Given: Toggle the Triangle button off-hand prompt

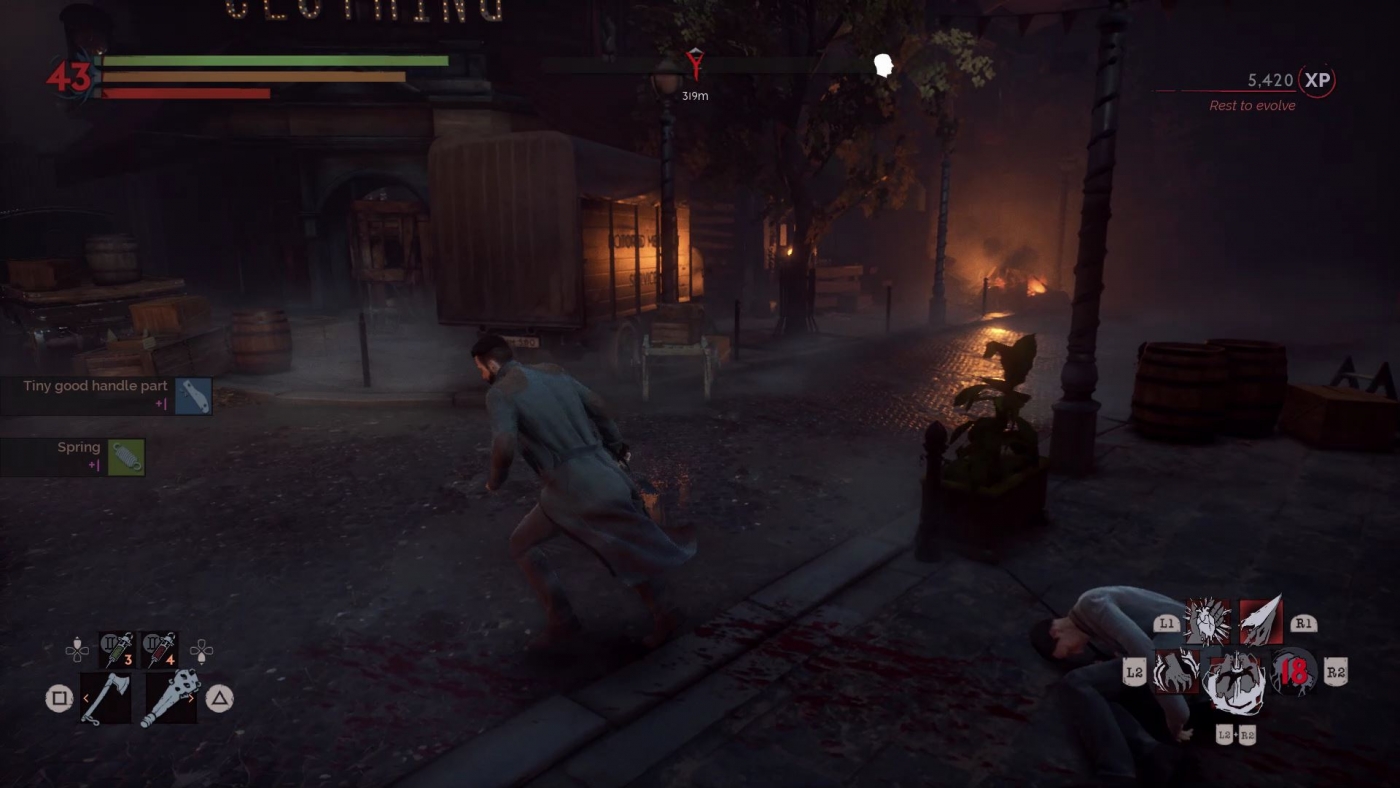Looking at the screenshot, I should pos(220,697).
